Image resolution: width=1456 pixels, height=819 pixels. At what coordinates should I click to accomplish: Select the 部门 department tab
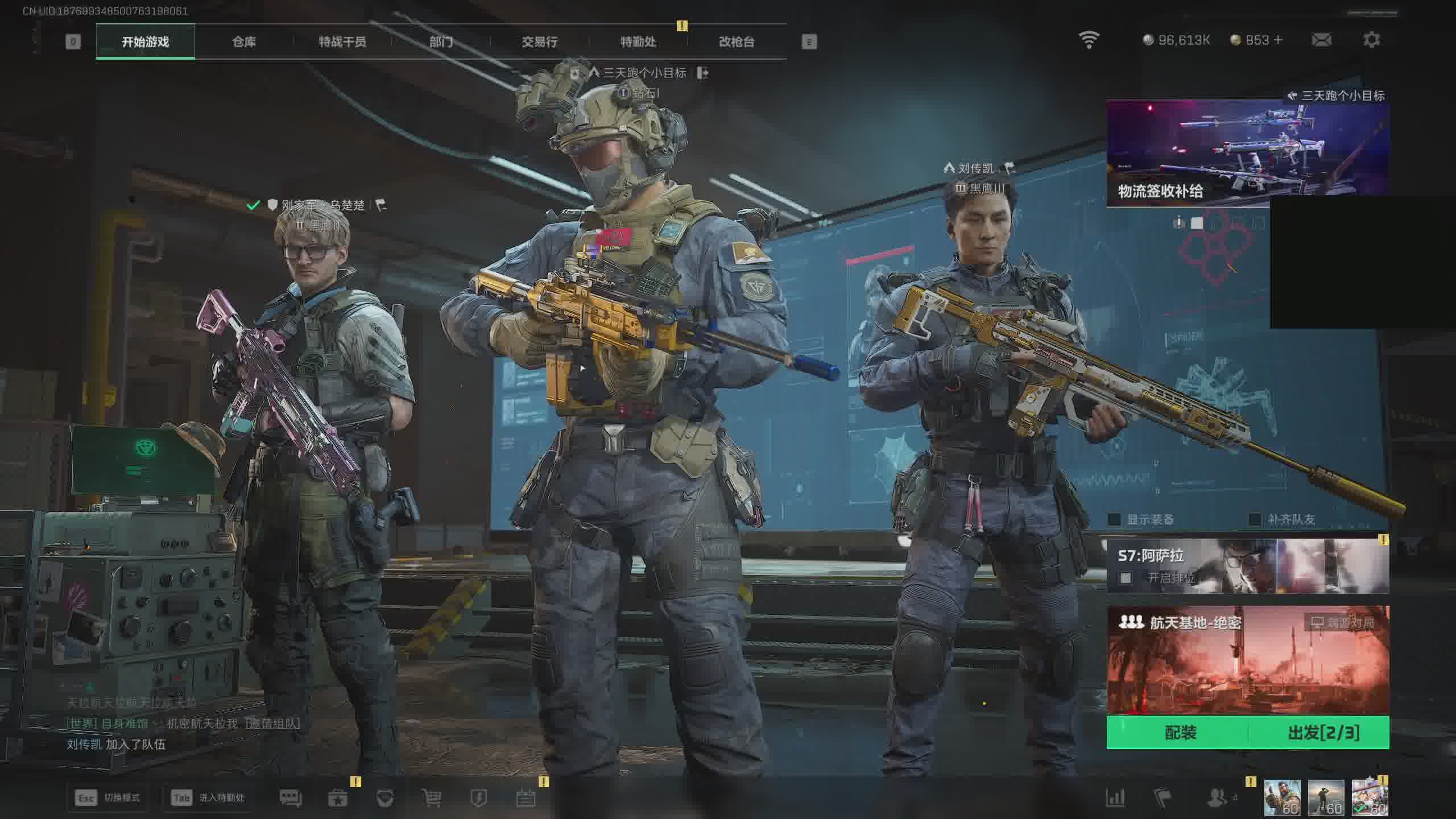(441, 42)
